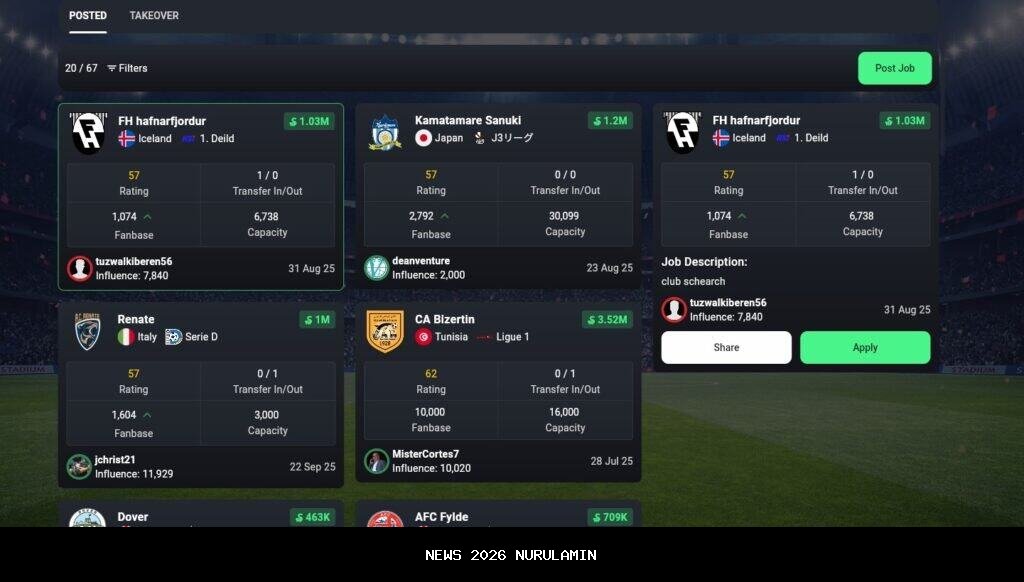Select the Posted tab

(88, 16)
